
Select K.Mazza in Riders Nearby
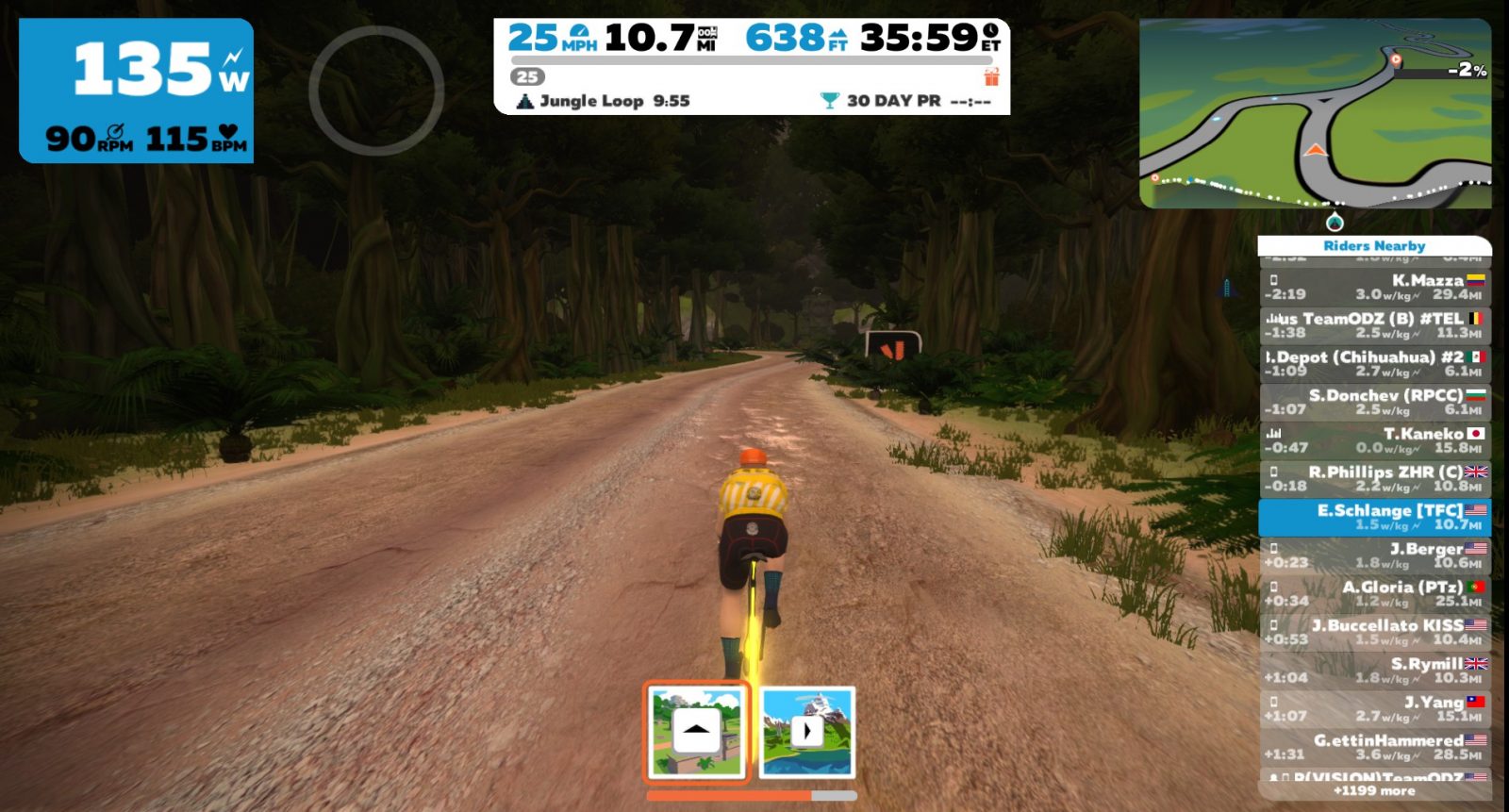tap(1374, 287)
